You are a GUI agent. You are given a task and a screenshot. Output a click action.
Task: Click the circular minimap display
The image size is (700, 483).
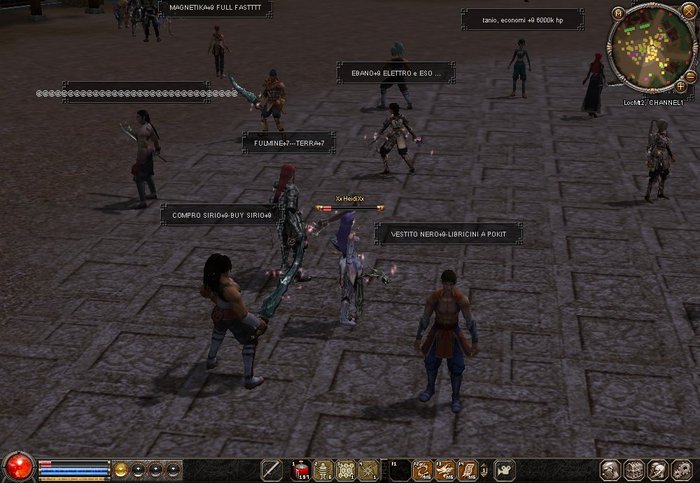click(x=650, y=46)
